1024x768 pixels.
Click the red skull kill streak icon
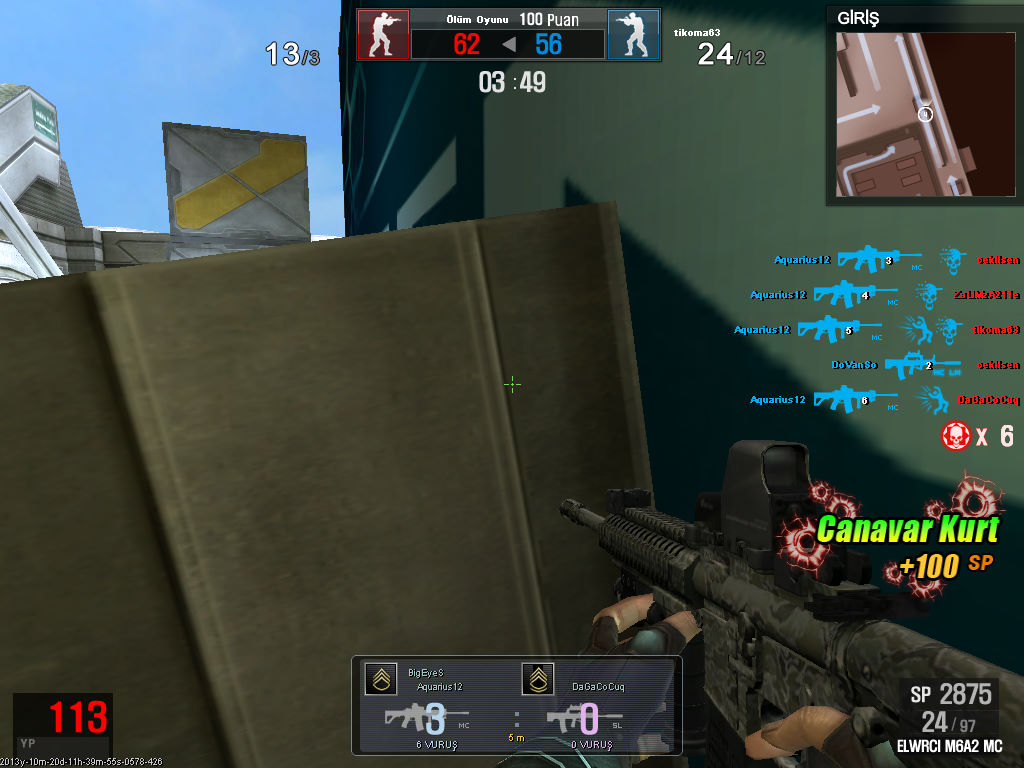(957, 435)
